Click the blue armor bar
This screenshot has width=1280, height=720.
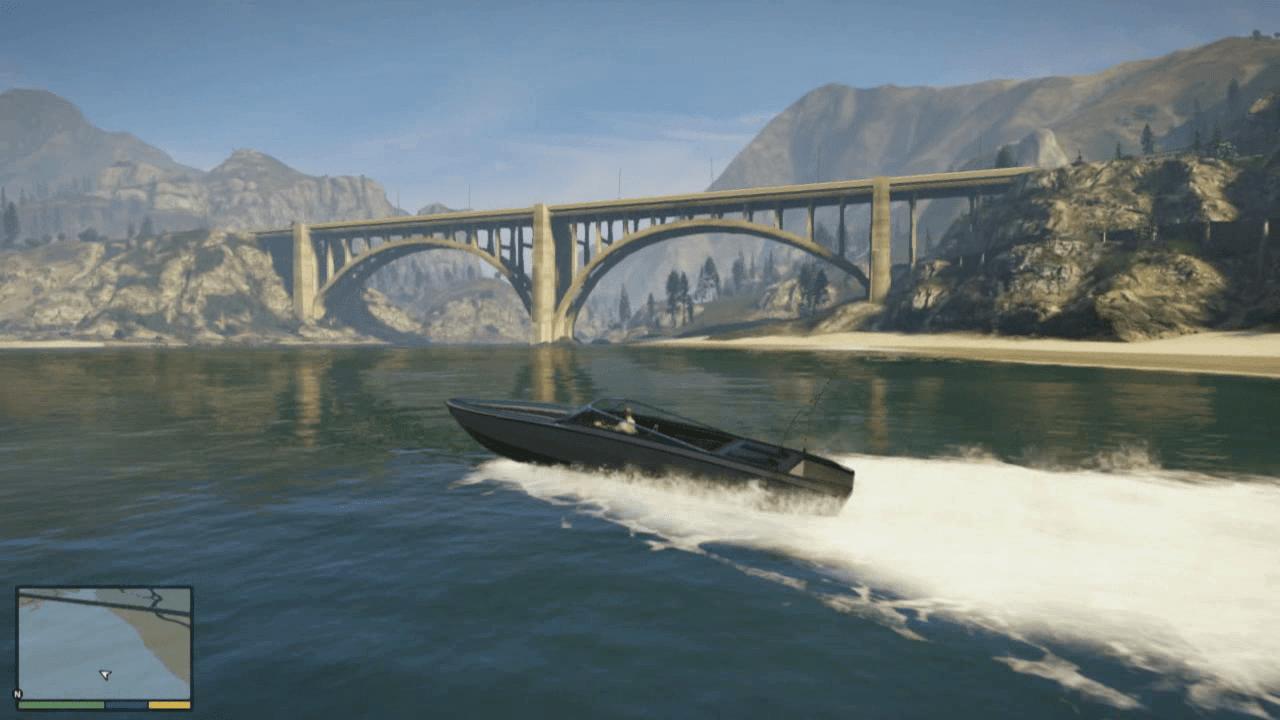(124, 705)
